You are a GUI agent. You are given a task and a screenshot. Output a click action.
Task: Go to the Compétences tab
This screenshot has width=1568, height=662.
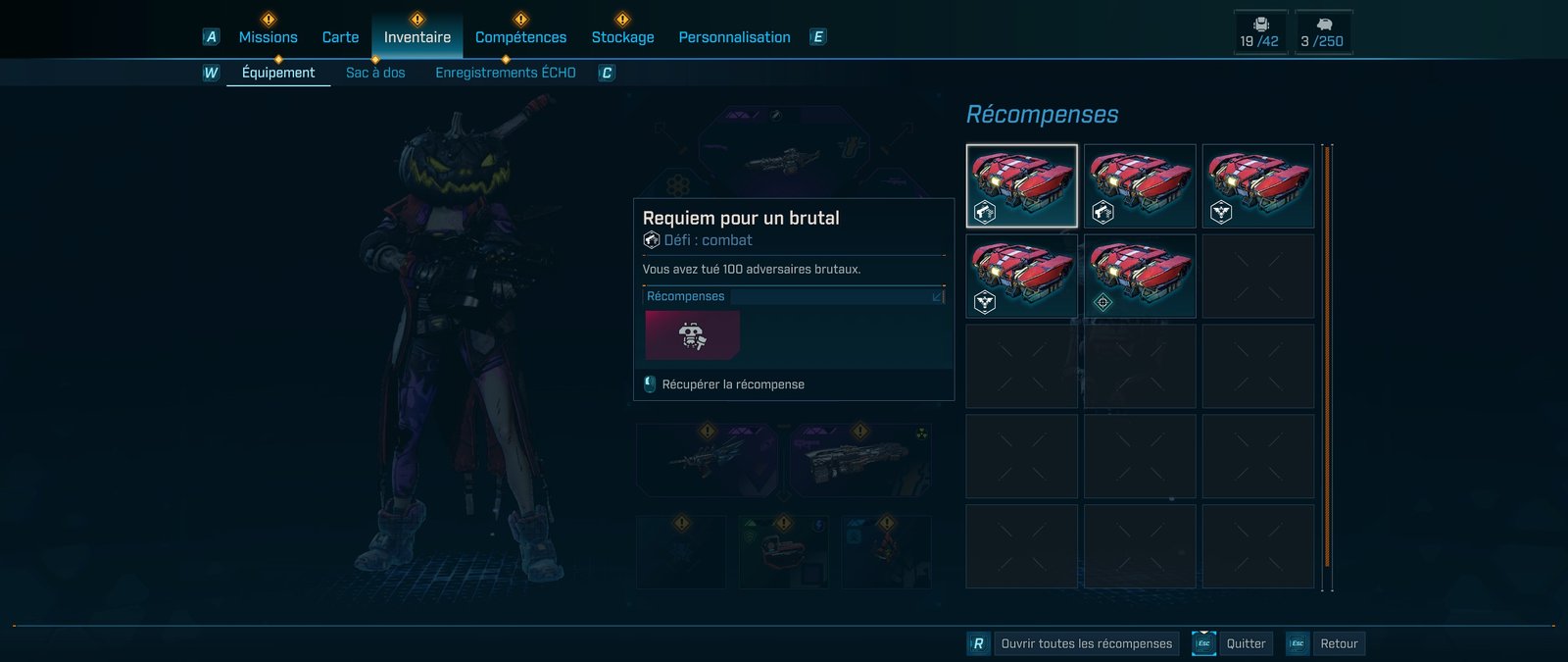tap(520, 37)
